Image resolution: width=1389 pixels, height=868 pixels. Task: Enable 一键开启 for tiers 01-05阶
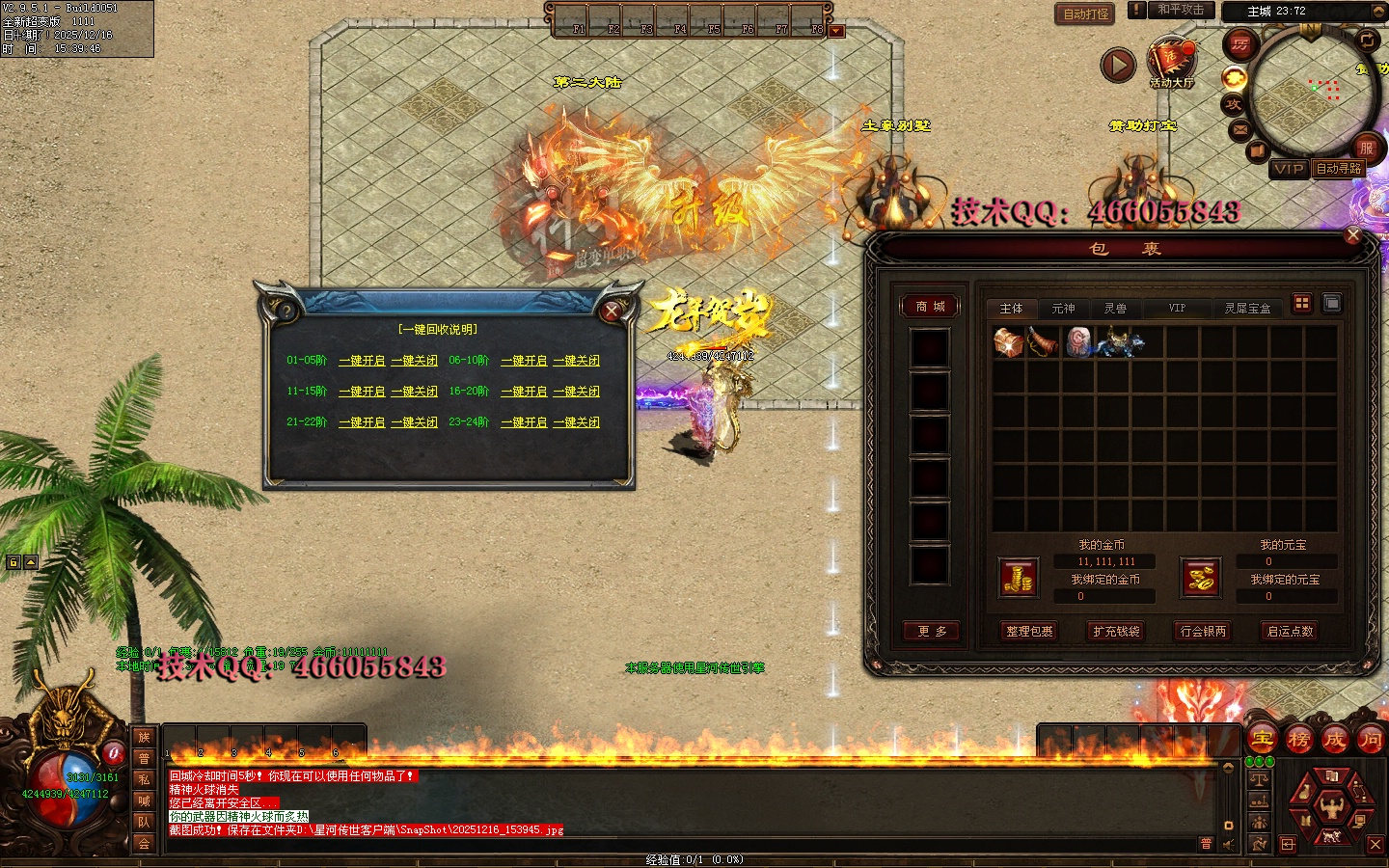pos(362,361)
